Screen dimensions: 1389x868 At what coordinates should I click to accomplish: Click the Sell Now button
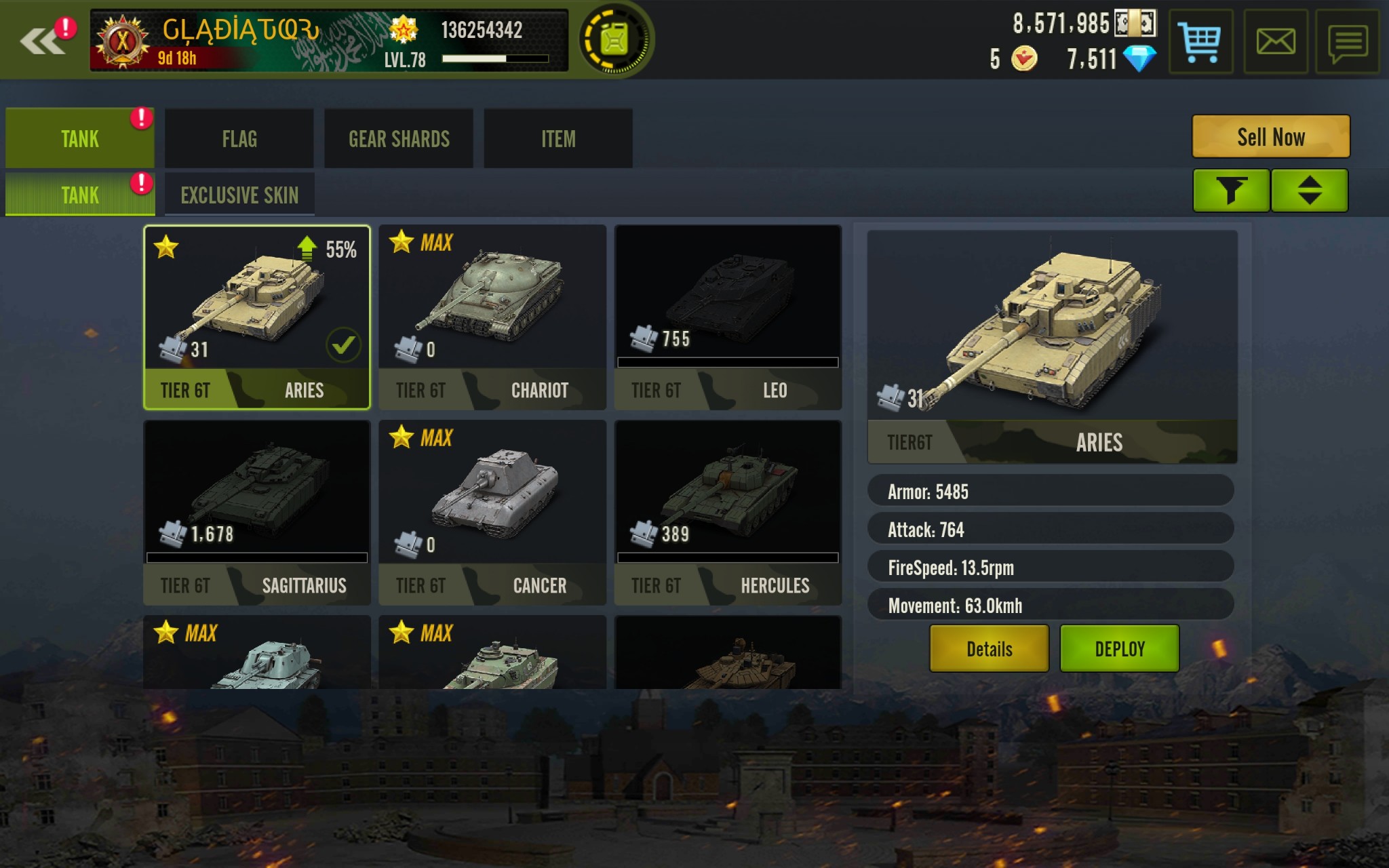click(x=1270, y=137)
